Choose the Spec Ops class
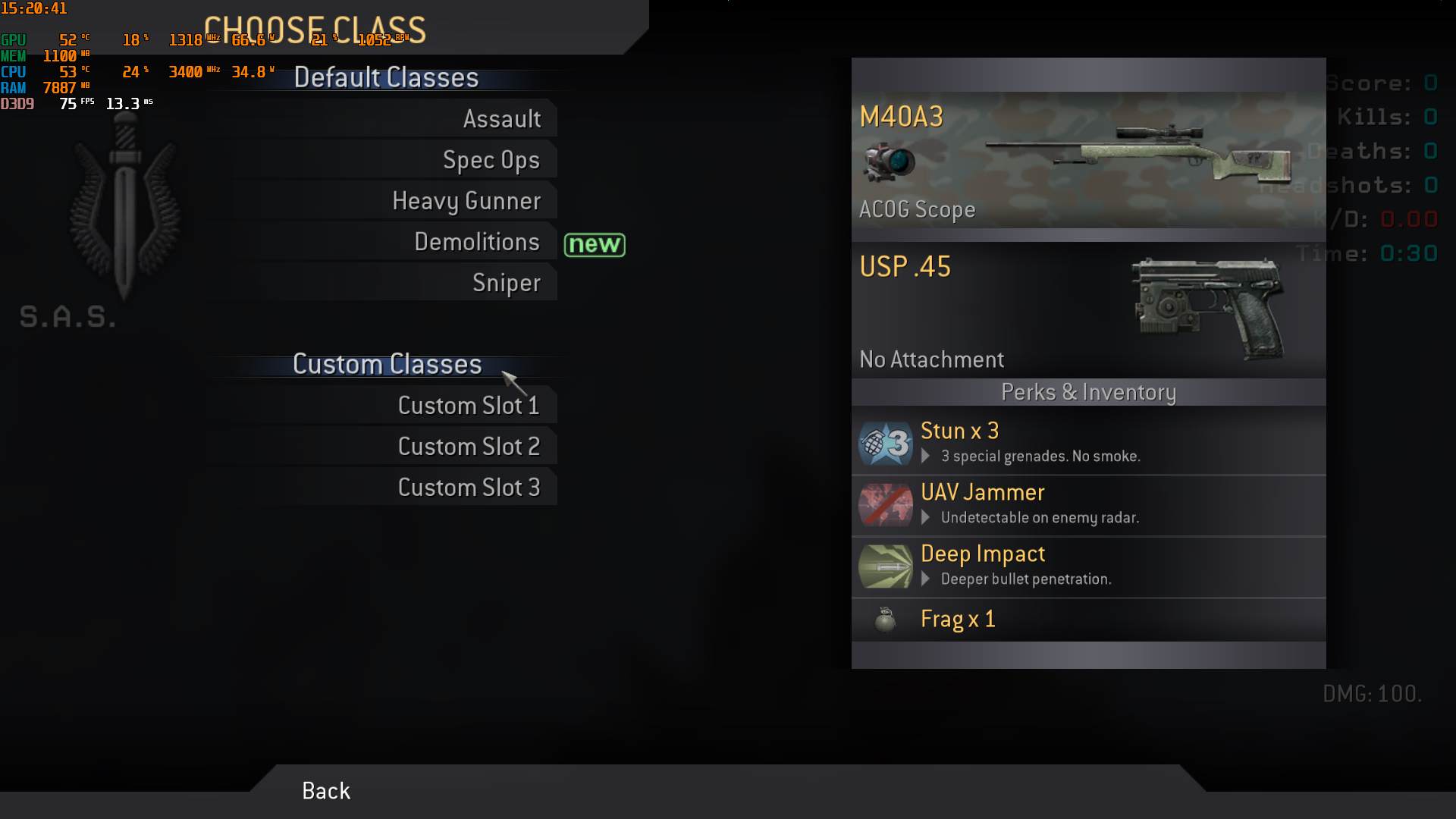The image size is (1456, 819). pos(491,160)
